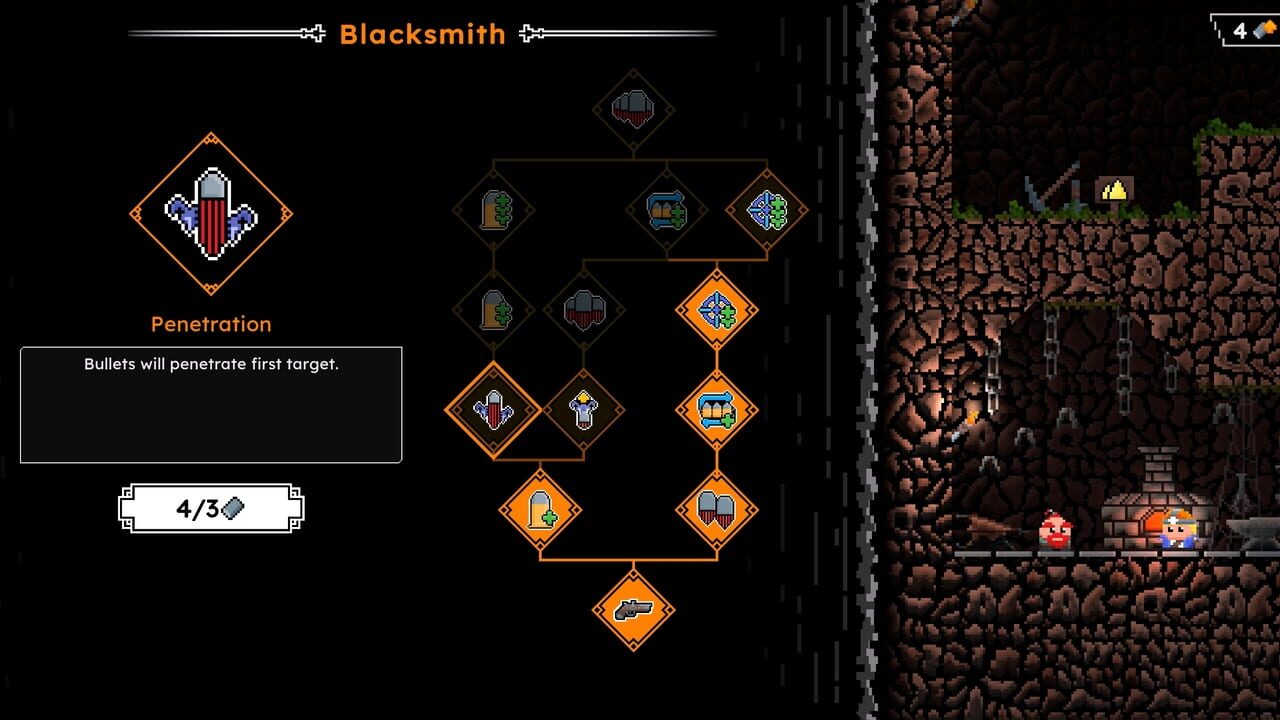Click the bullet with green plus upgrade
Screen dimensions: 1280x720
(538, 509)
